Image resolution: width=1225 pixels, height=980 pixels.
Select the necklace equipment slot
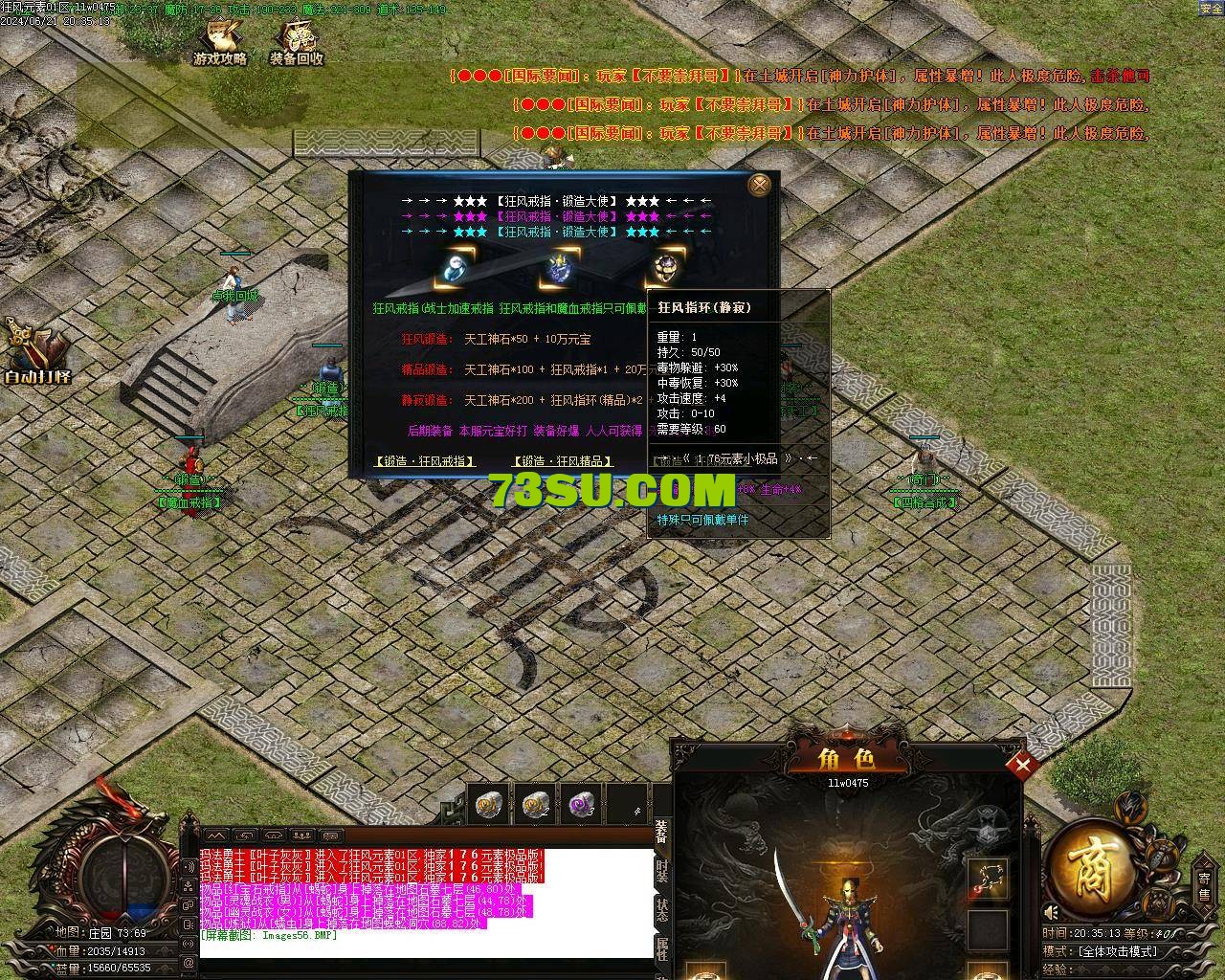(x=987, y=879)
